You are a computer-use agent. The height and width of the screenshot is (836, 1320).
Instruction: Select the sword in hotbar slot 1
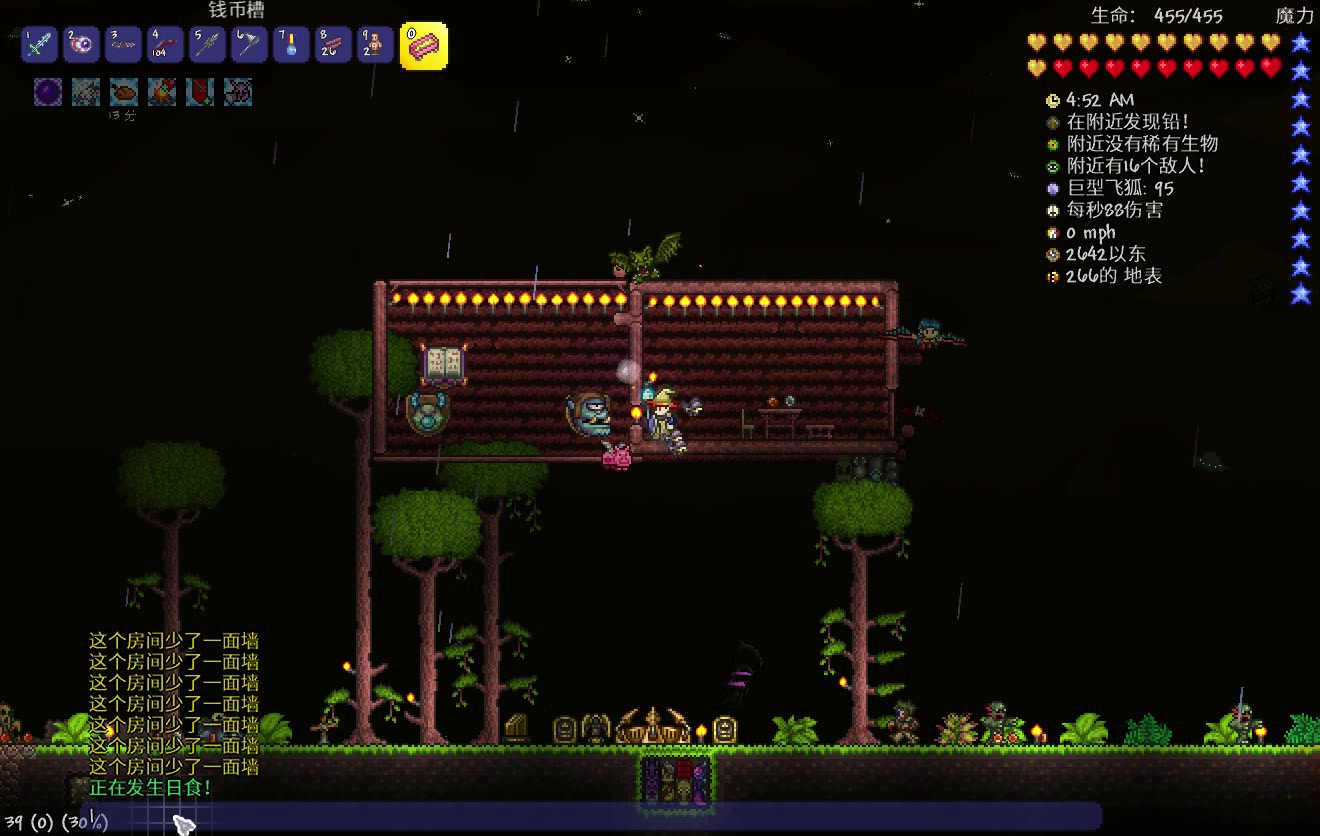38,46
